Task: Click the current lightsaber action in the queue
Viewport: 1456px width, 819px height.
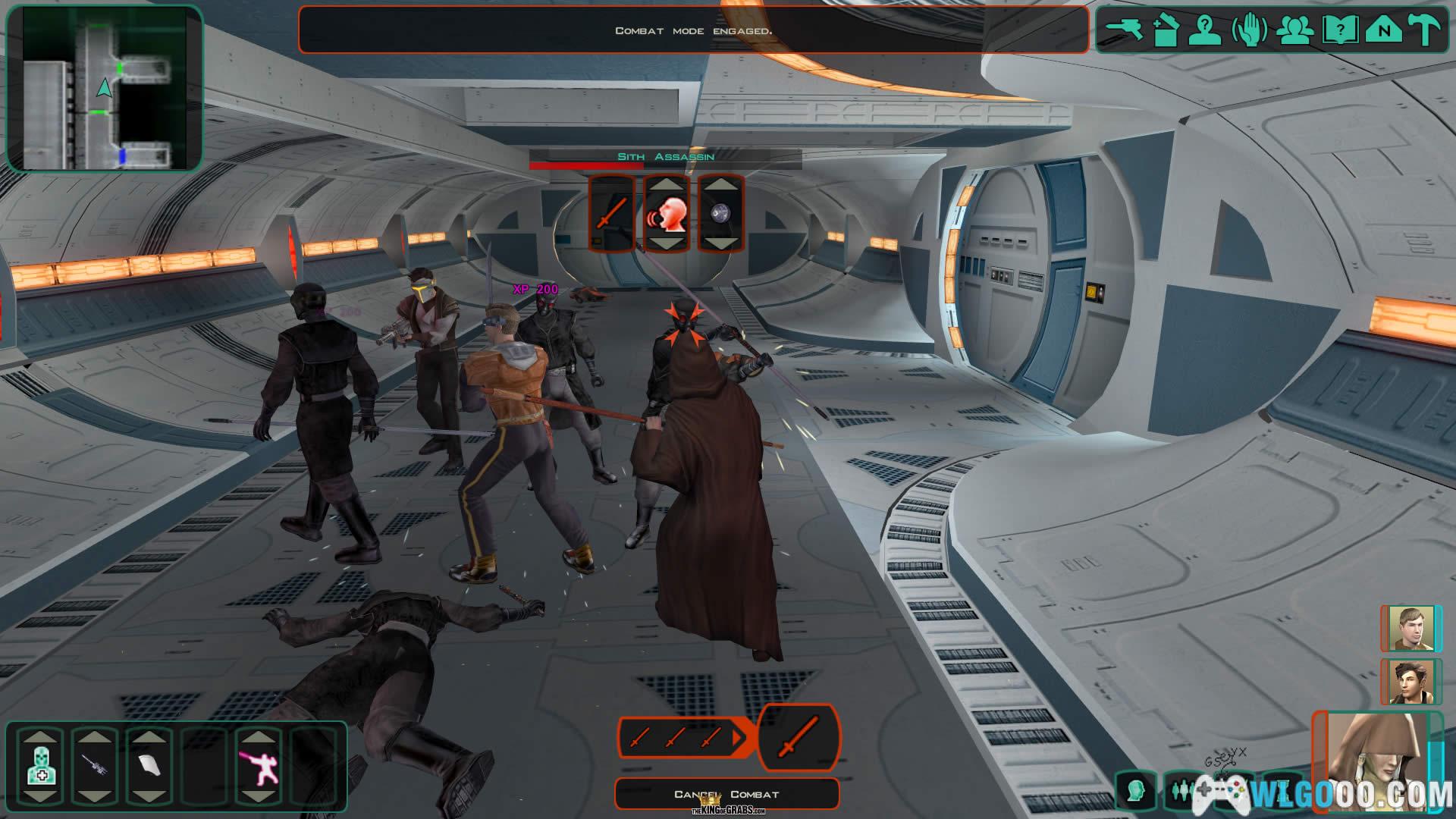Action: (x=799, y=737)
